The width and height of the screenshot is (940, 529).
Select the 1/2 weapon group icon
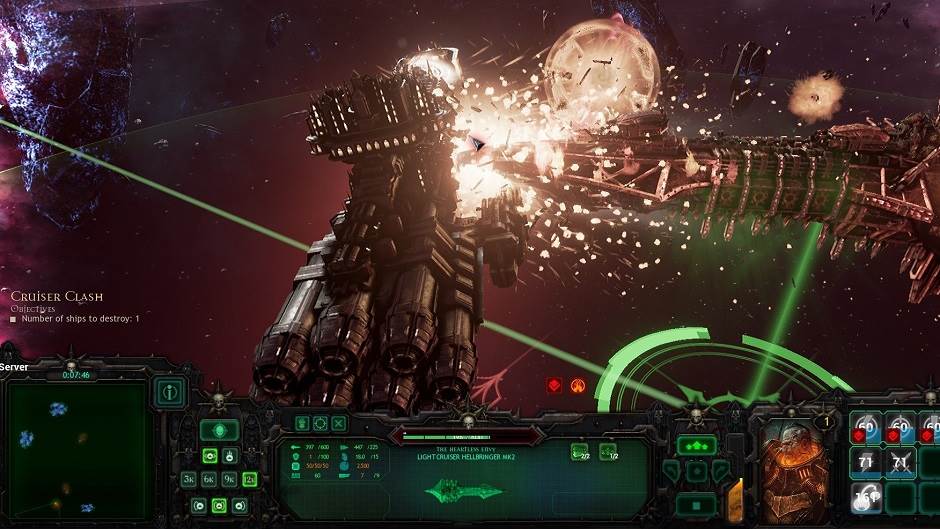(x=607, y=452)
